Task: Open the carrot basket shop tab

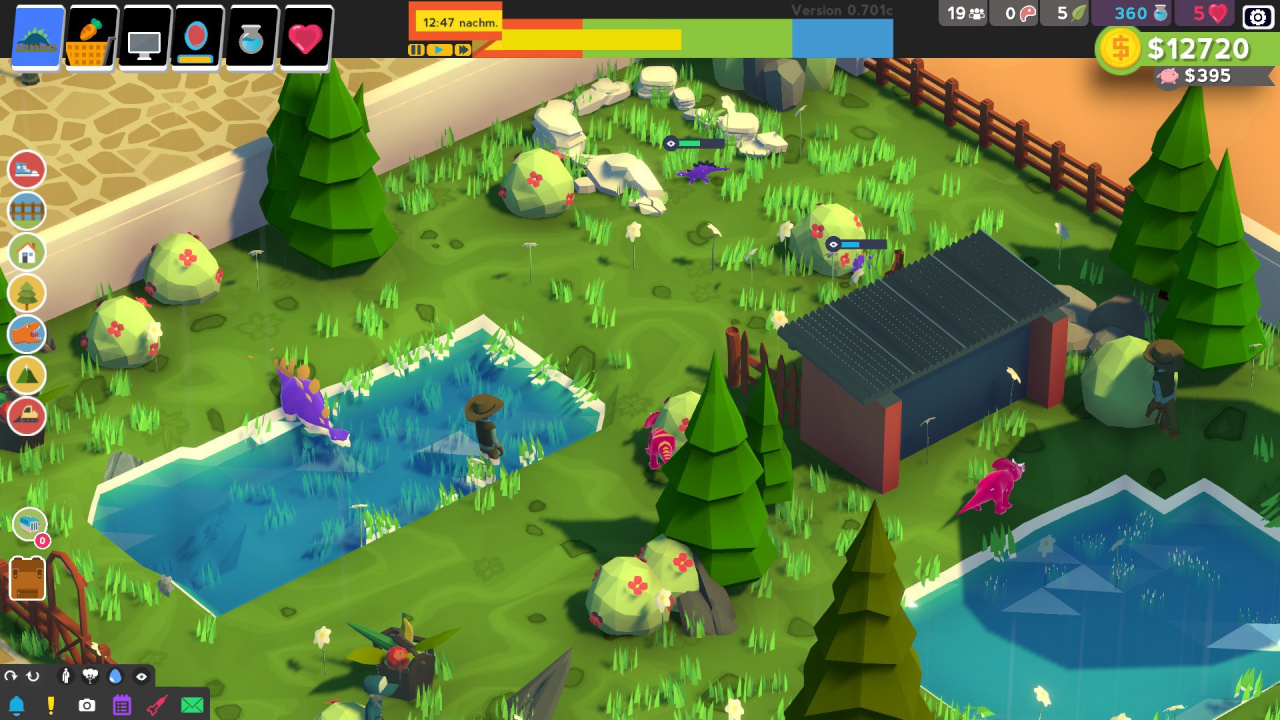Action: click(91, 38)
